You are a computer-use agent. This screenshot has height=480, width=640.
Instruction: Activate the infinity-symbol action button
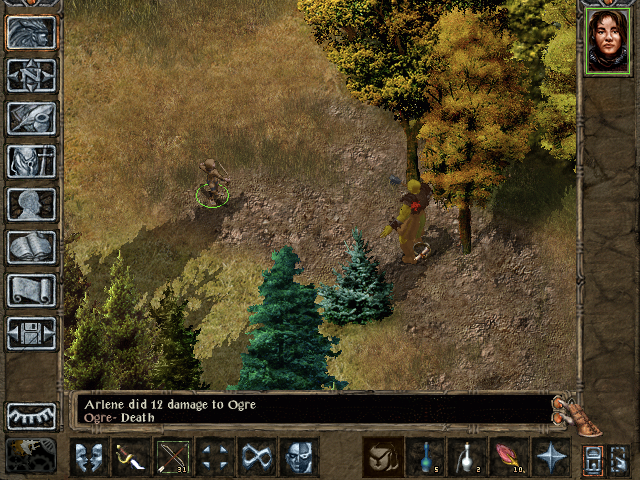[x=257, y=457]
